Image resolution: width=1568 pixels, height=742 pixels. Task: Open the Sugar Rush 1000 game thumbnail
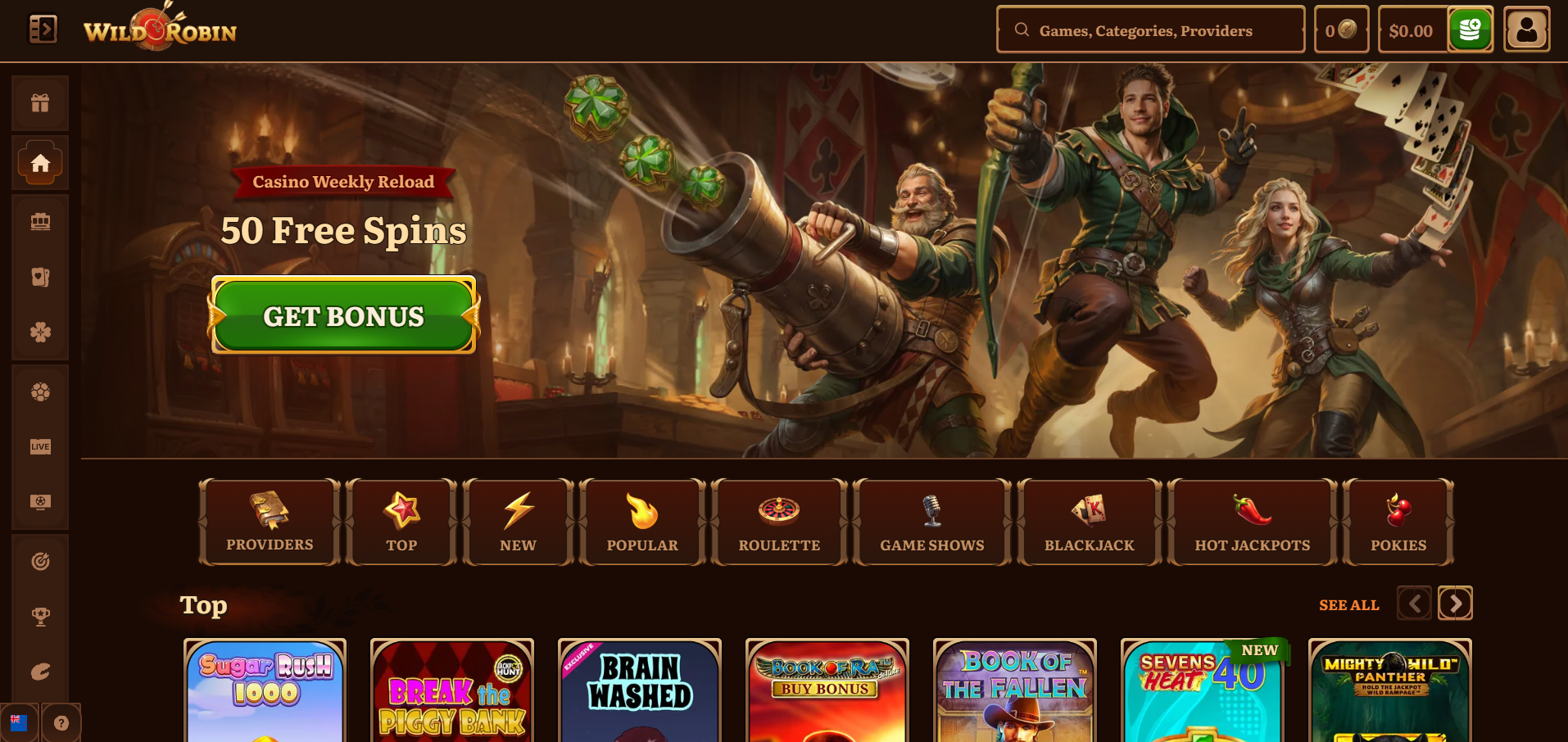coord(265,692)
